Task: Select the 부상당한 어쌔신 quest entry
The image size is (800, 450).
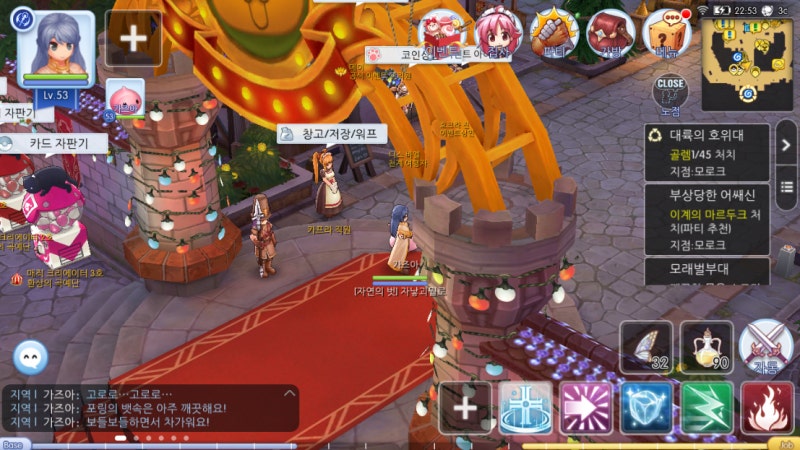Action: pyautogui.click(x=706, y=219)
